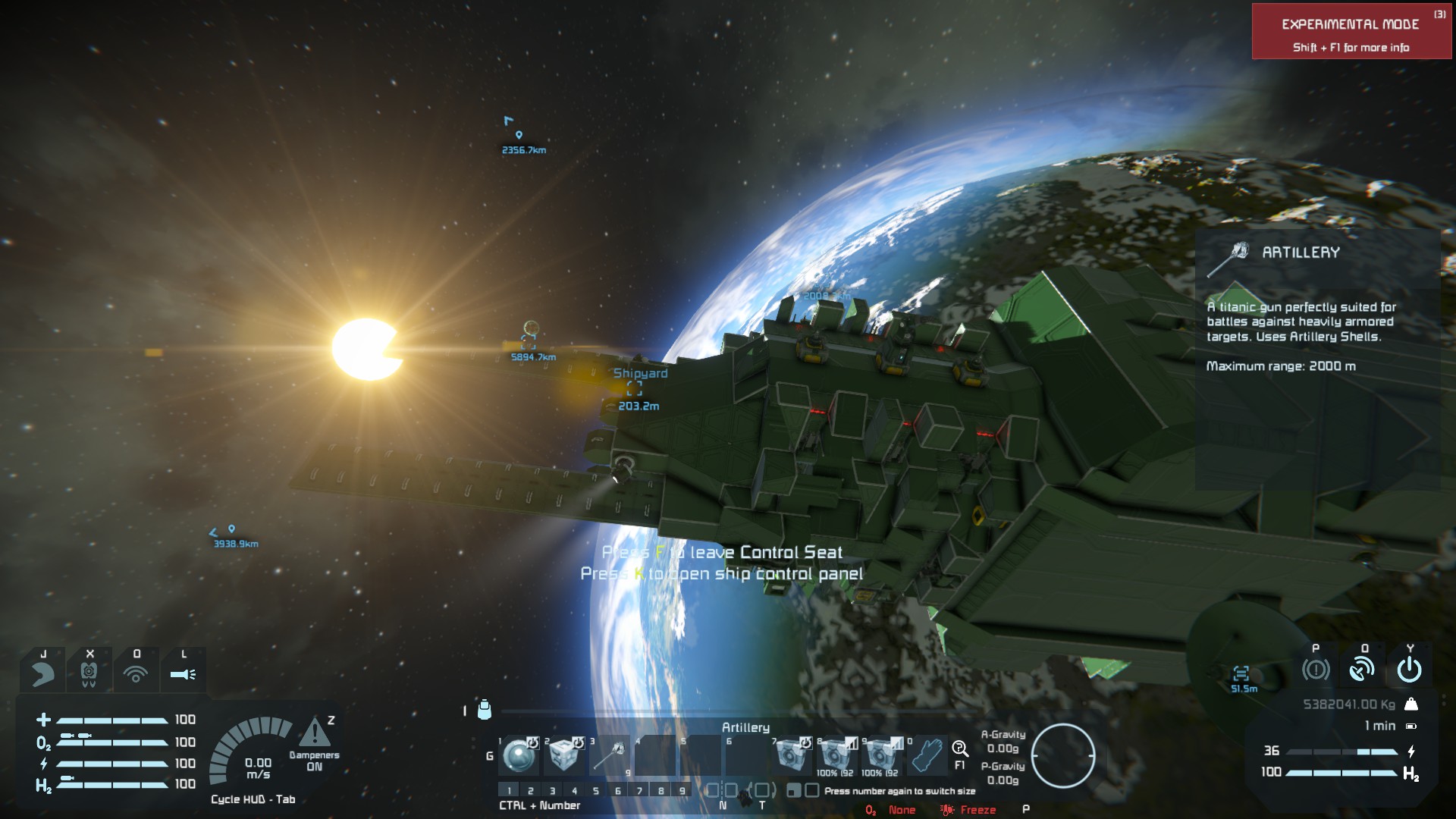Select the block in hotbar slot 8

836,755
